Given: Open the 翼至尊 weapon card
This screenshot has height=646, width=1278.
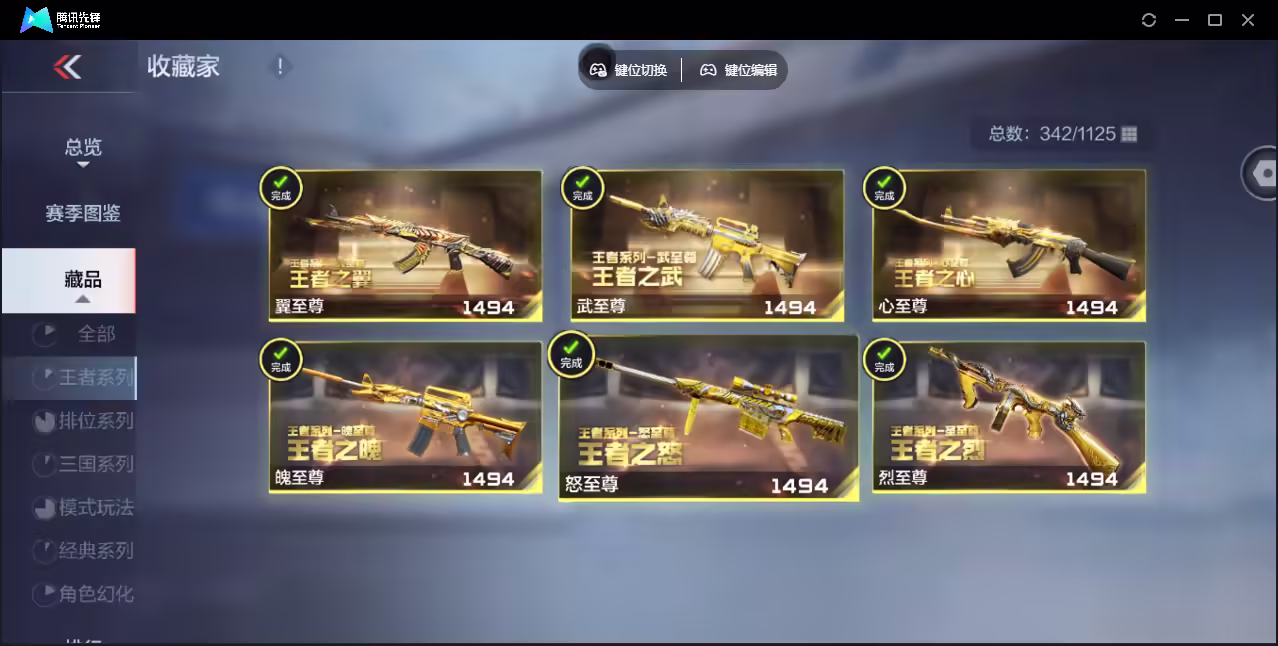Looking at the screenshot, I should click(x=405, y=246).
